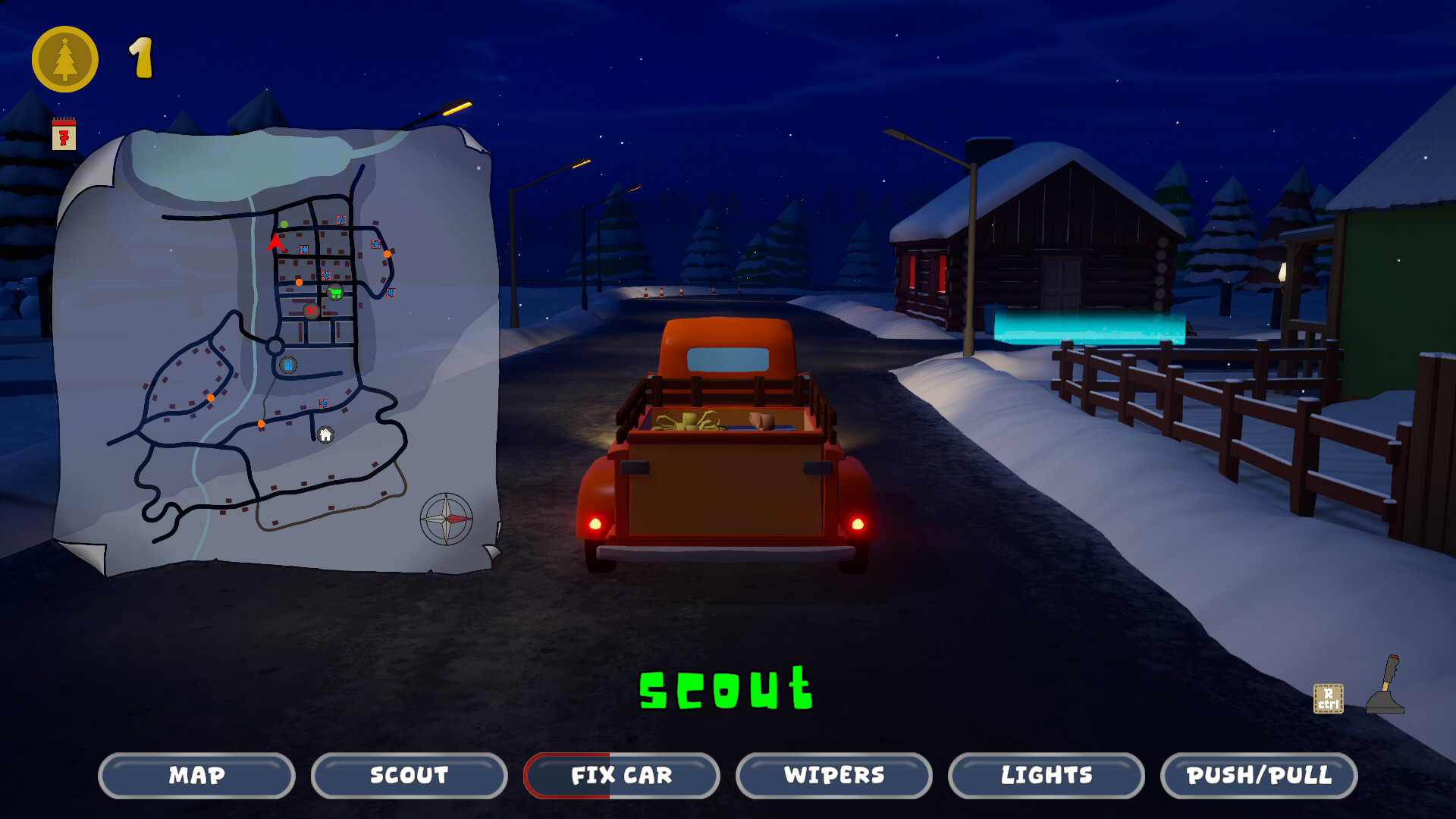Click the compass rose on the map
1456x819 pixels.
(x=445, y=518)
